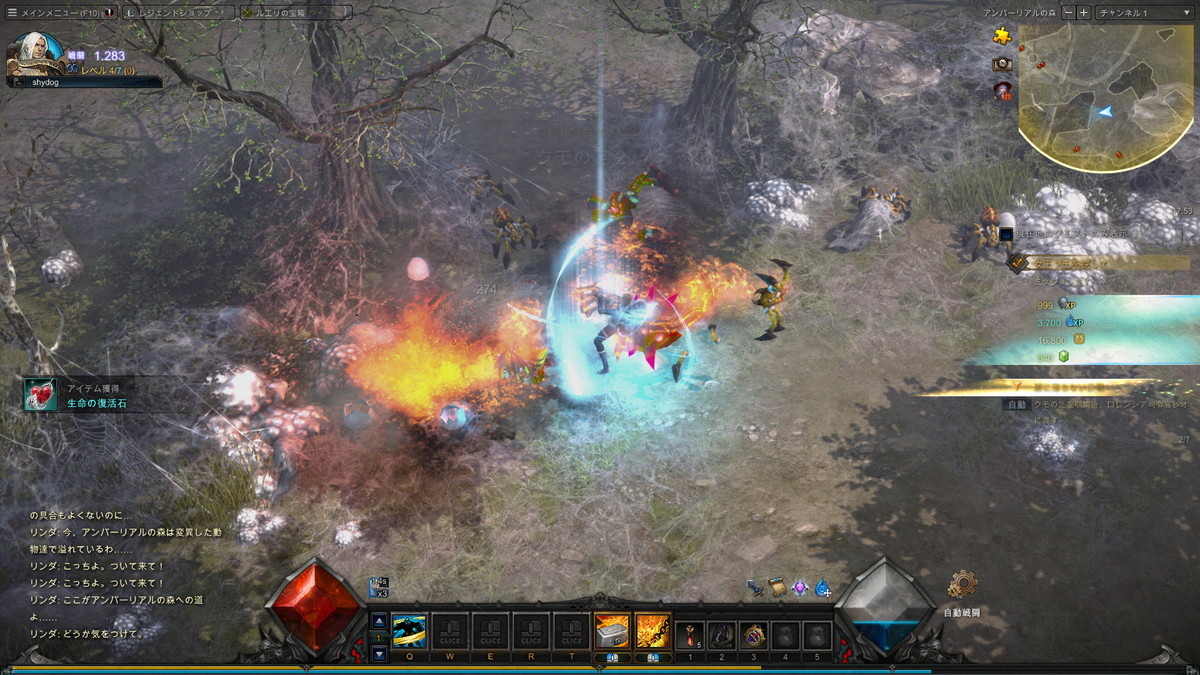Activate the Q skill slot
This screenshot has width=1200, height=675.
click(409, 631)
